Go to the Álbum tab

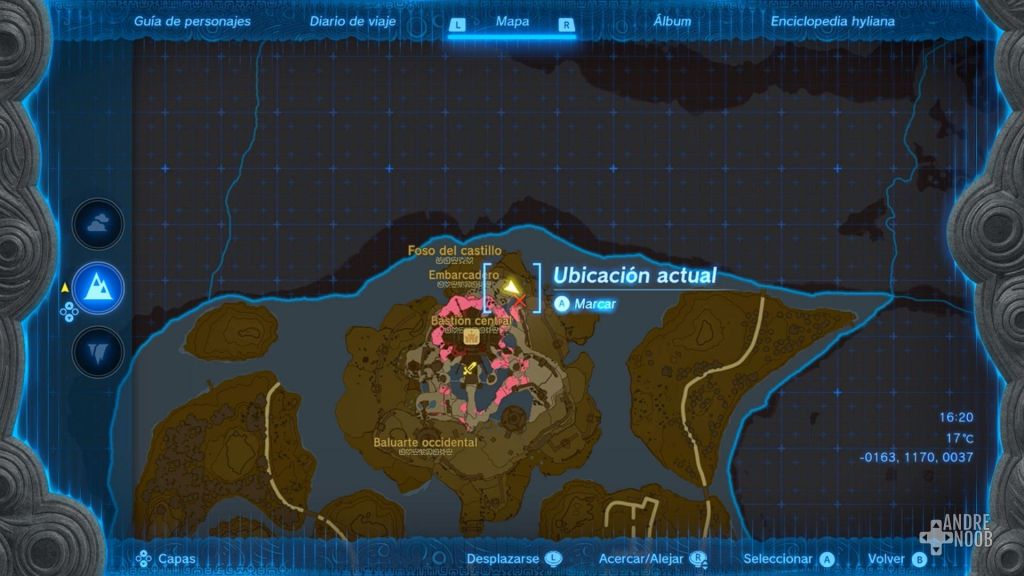pos(671,20)
